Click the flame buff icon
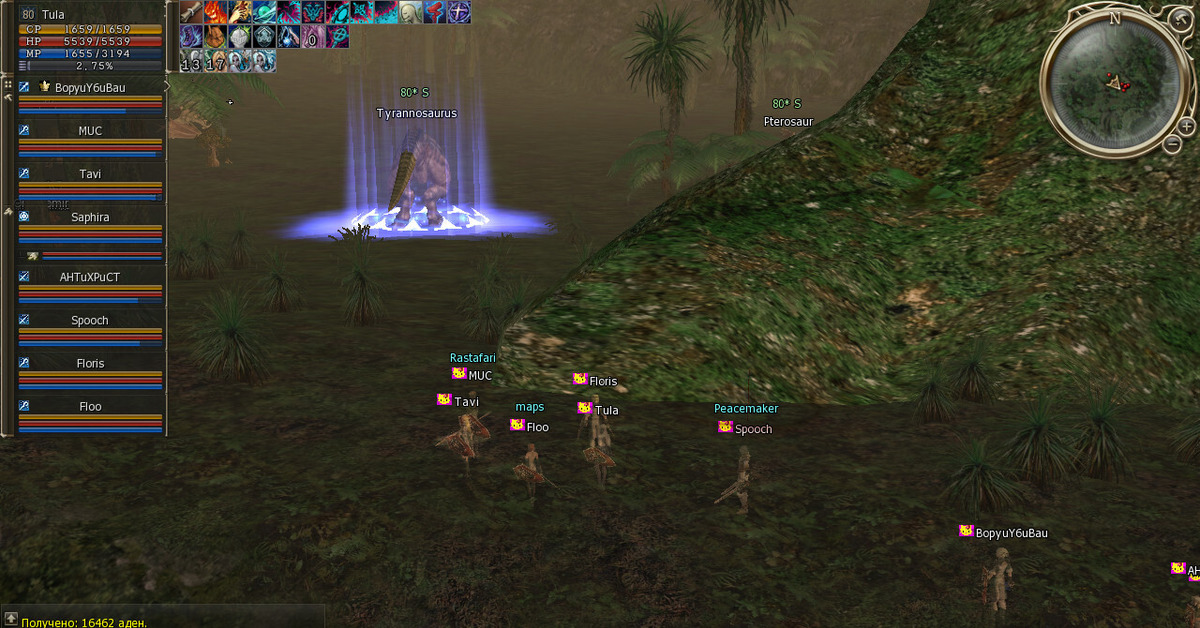 215,12
